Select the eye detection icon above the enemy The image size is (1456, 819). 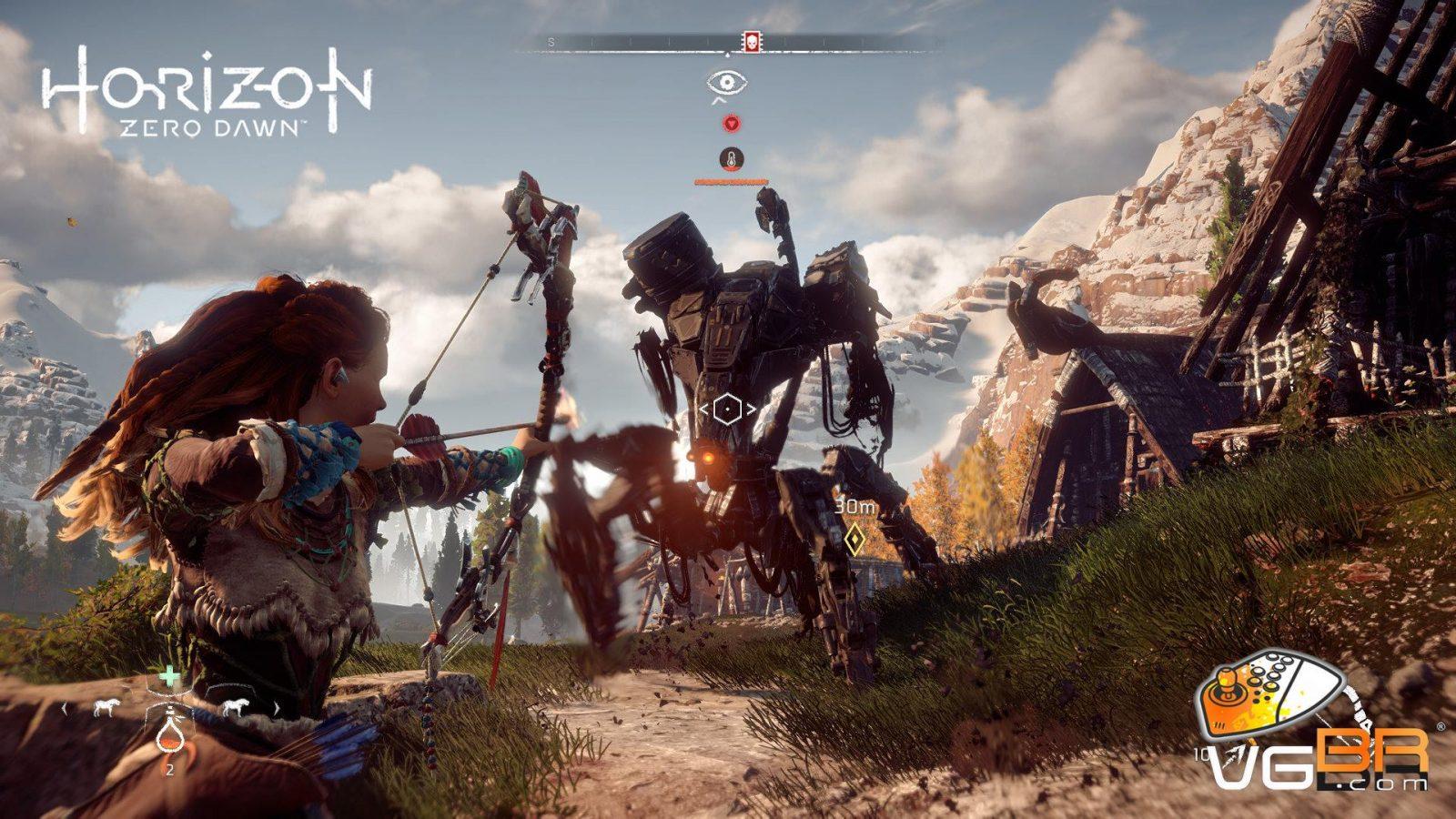(x=727, y=83)
